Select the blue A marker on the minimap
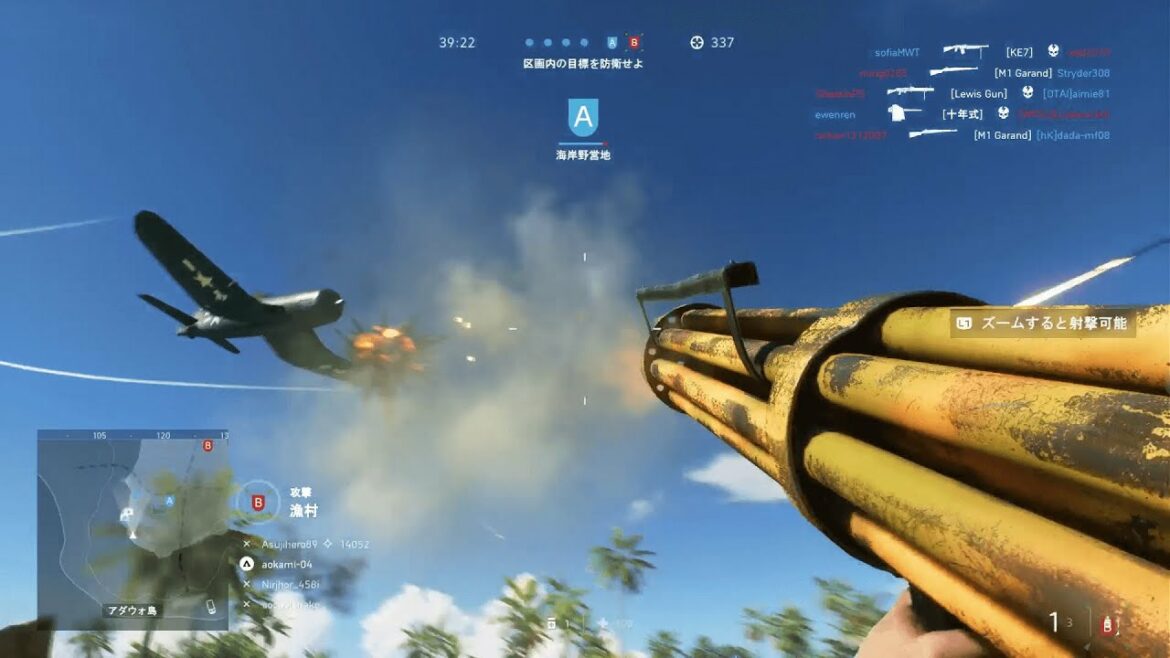 (x=170, y=501)
